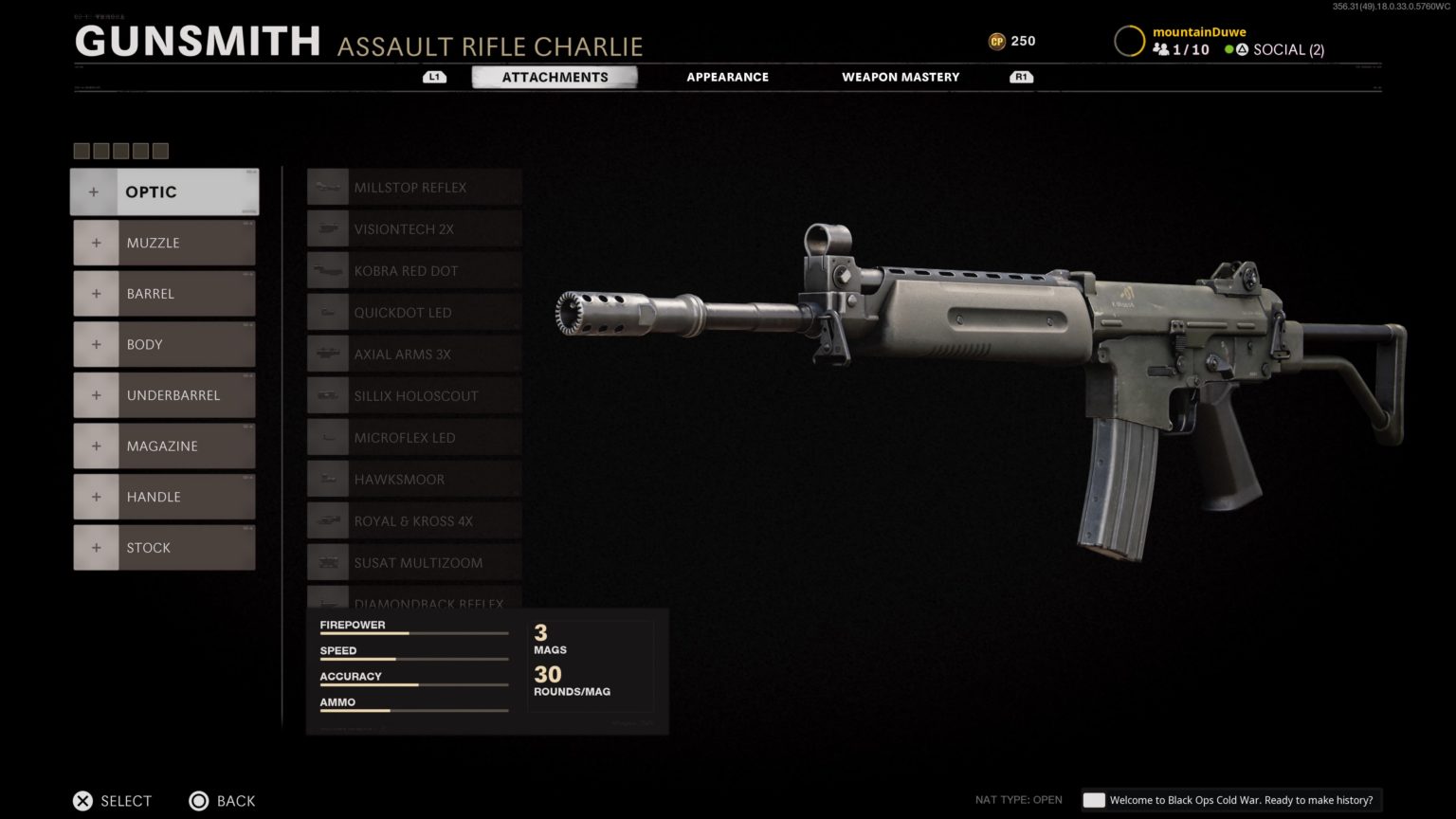Click the Susat Multizoom attachment icon
Image resolution: width=1456 pixels, height=819 pixels.
pos(327,562)
